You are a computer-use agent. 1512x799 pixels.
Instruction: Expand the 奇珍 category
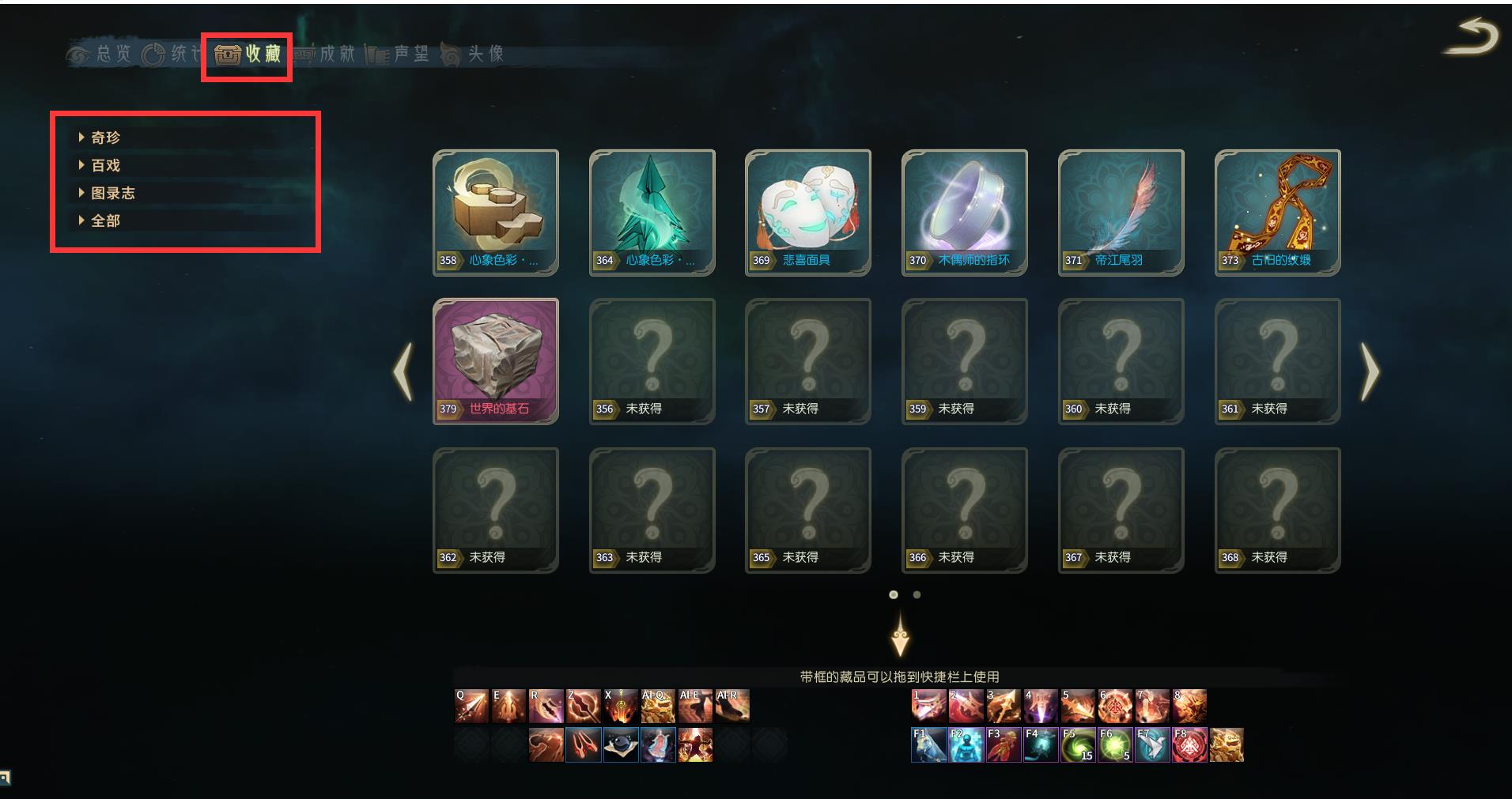click(105, 138)
